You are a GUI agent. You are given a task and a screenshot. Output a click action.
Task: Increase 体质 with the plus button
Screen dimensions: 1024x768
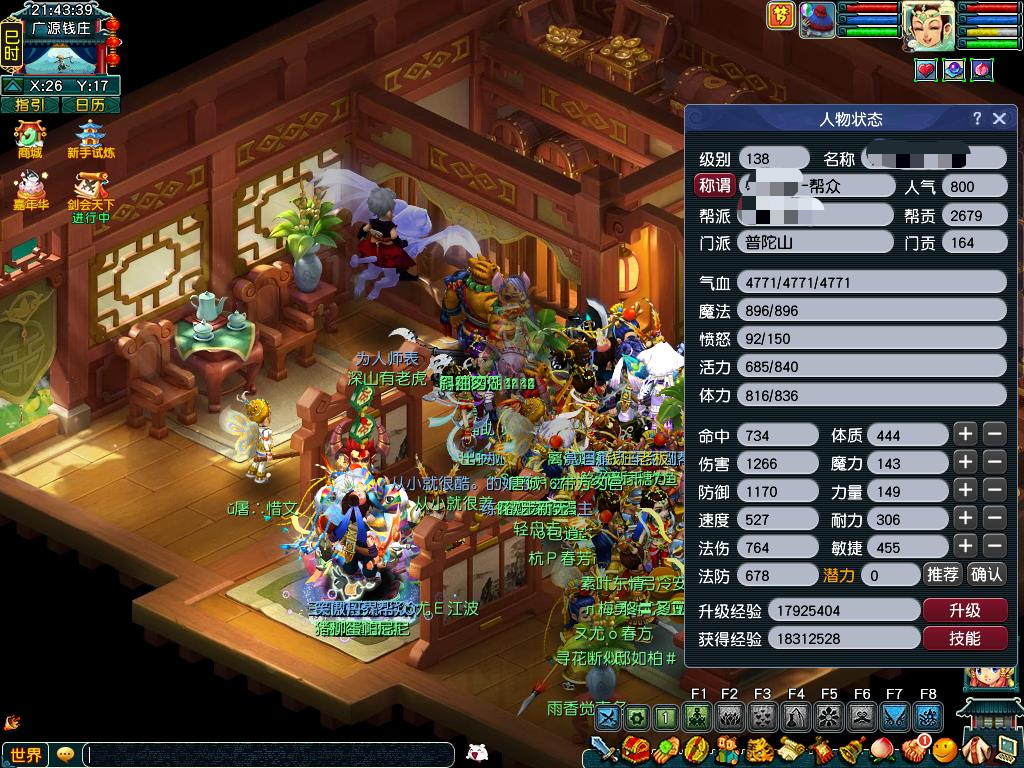click(x=964, y=434)
